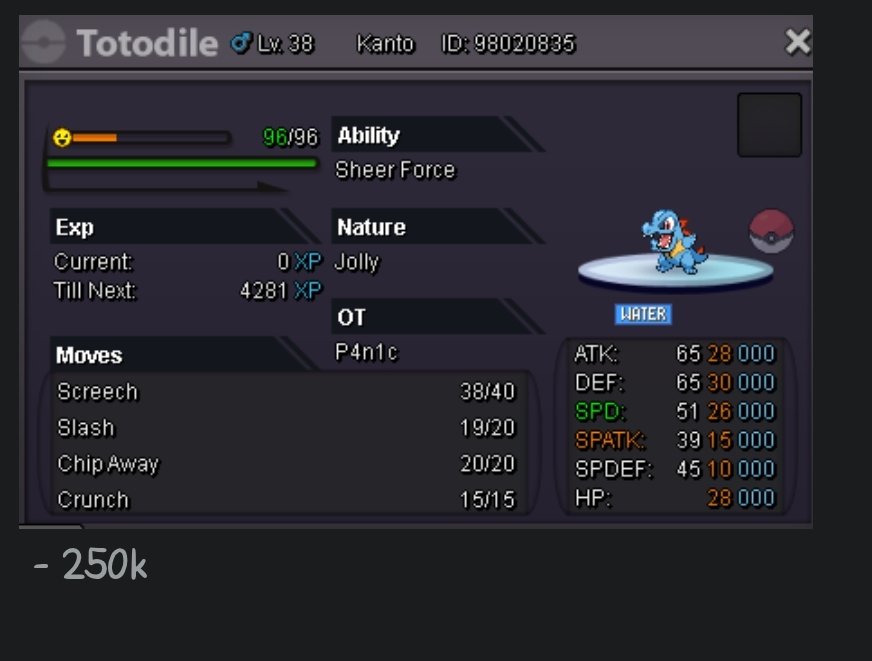This screenshot has width=872, height=661.
Task: Choose the Chip Away move row
Action: tap(286, 464)
